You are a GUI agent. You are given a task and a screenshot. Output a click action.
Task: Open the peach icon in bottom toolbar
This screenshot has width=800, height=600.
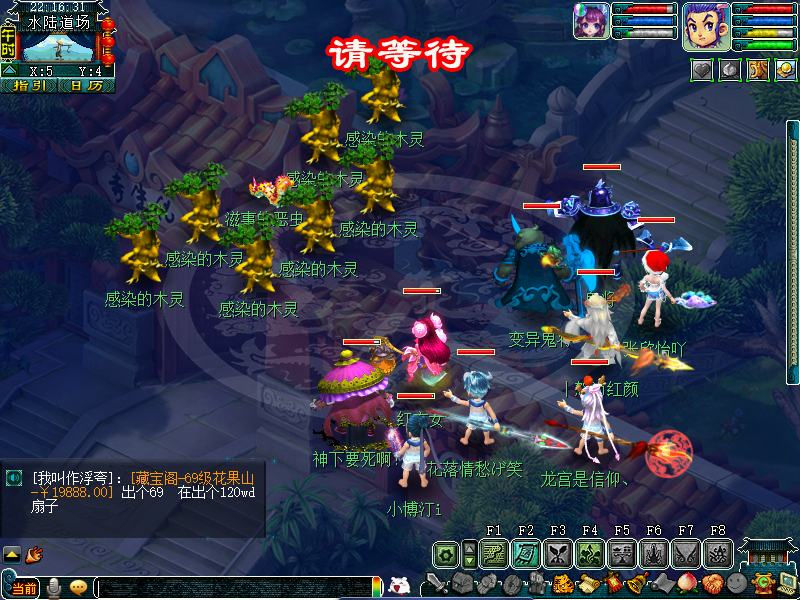[687, 584]
